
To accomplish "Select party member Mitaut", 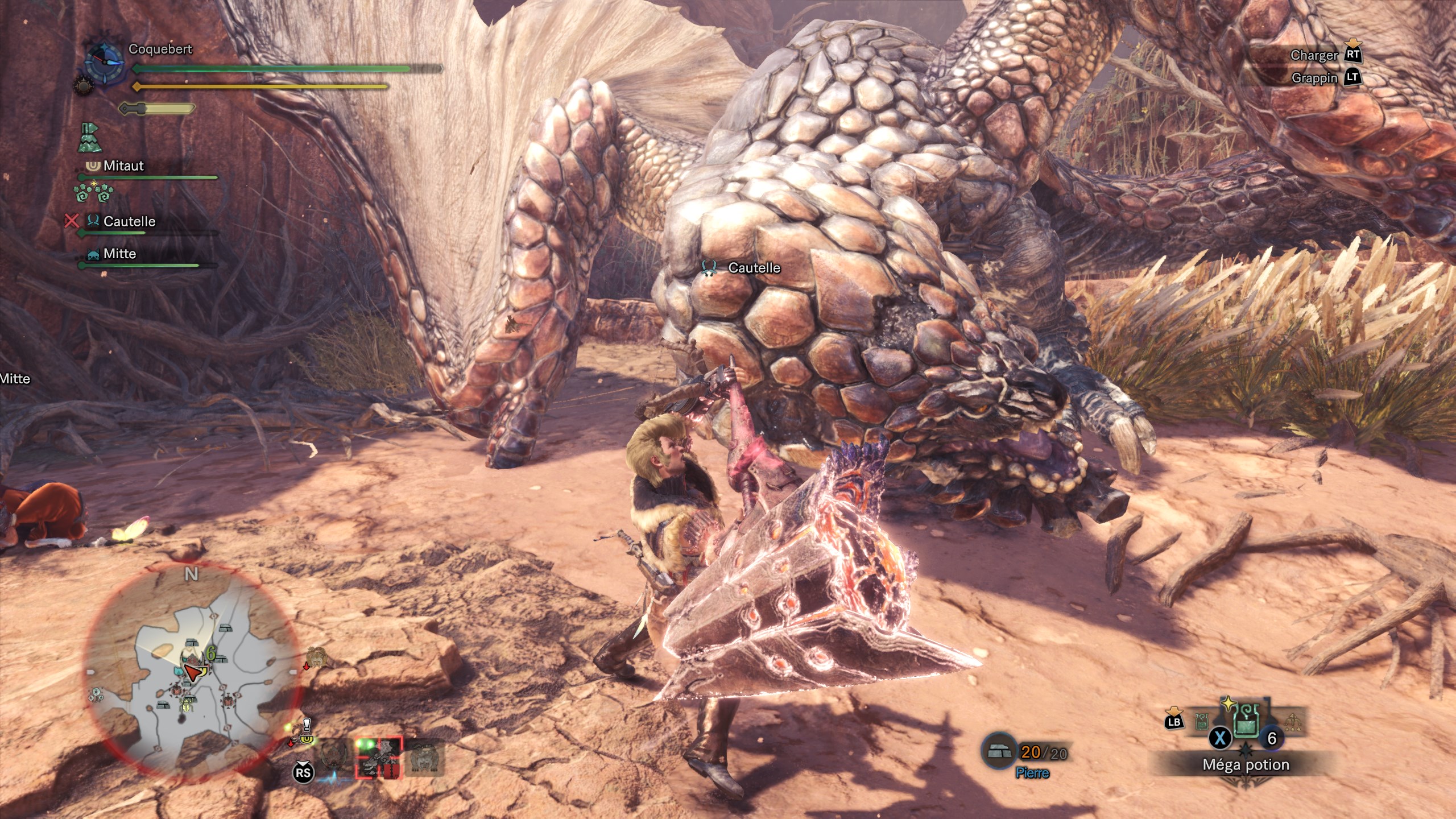I will pos(123,166).
